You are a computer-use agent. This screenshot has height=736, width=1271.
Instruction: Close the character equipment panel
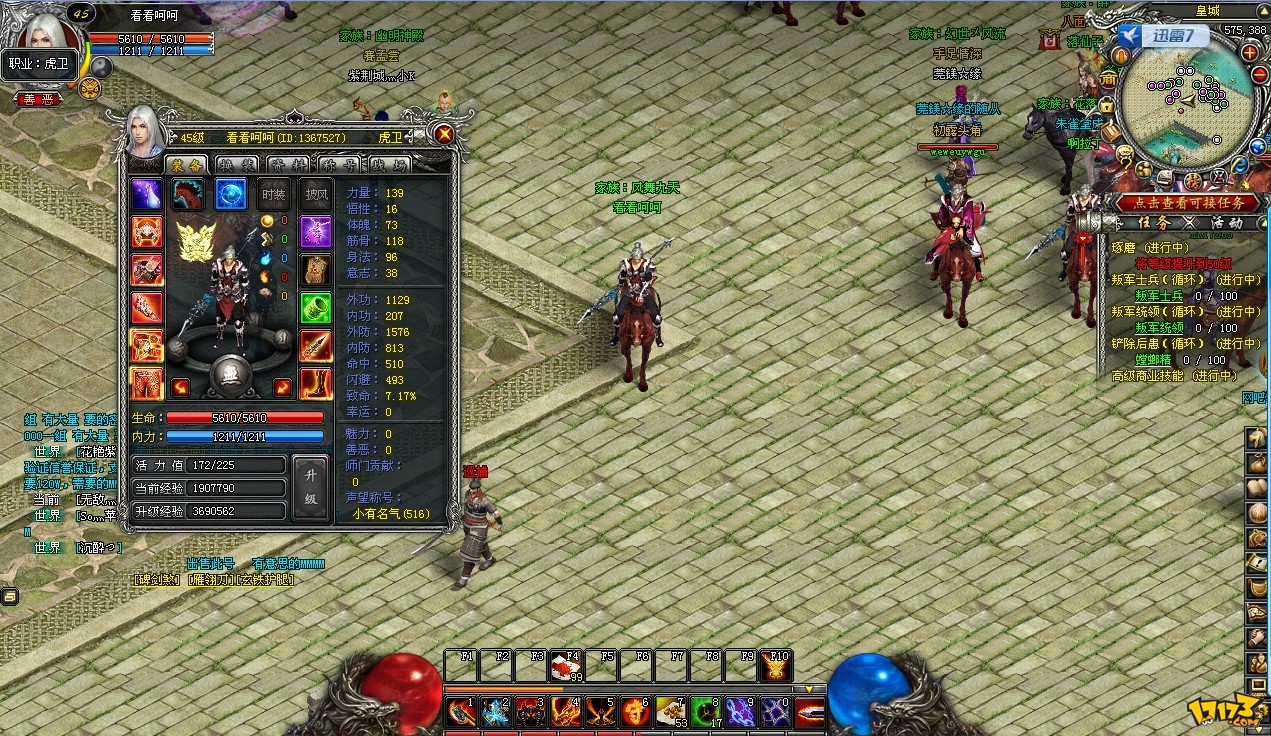[x=444, y=135]
